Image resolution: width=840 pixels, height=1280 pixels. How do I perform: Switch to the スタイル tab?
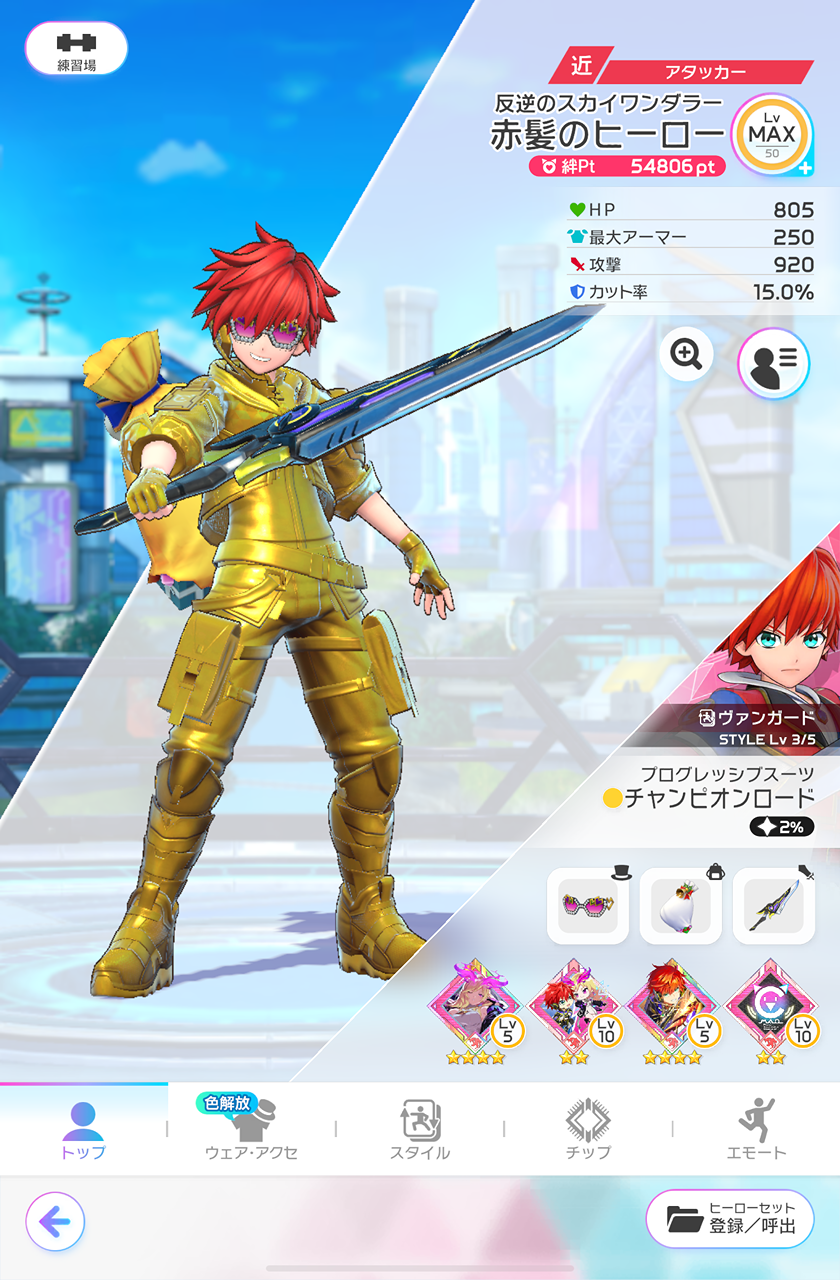pyautogui.click(x=420, y=1129)
